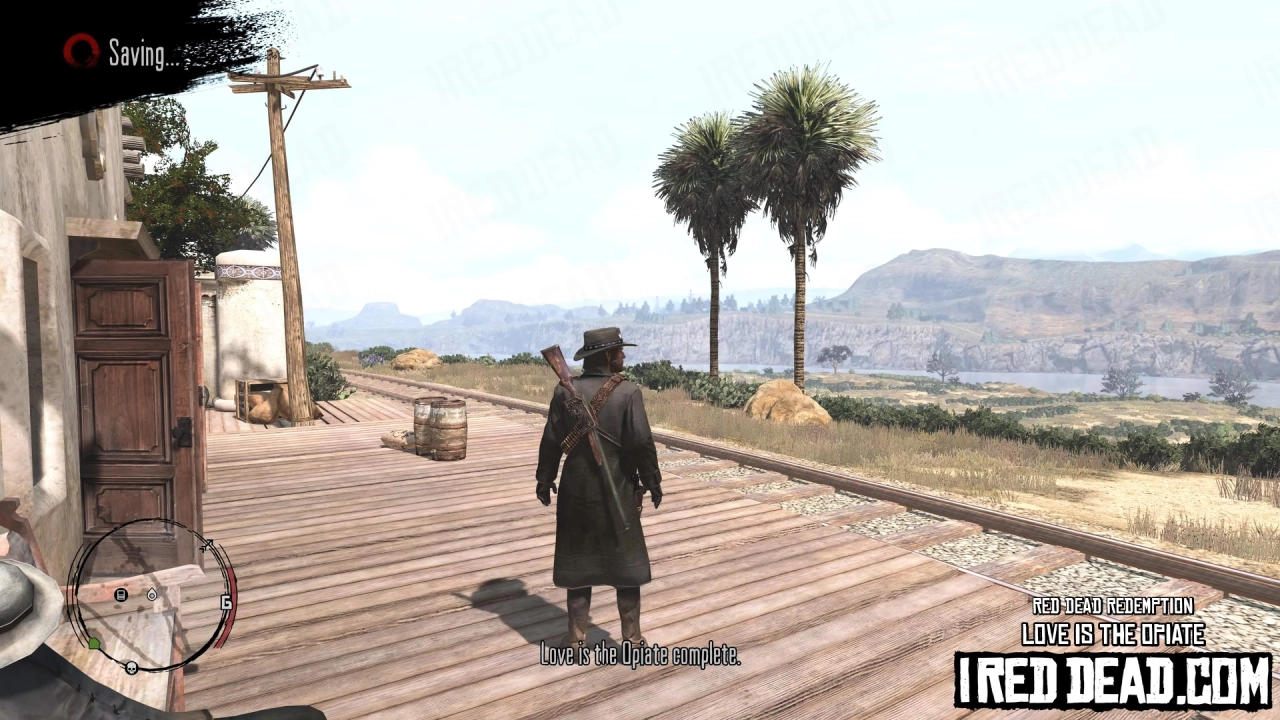Viewport: 1280px width, 720px height.
Task: Select the letter icon on the minimap
Action: pyautogui.click(x=120, y=594)
